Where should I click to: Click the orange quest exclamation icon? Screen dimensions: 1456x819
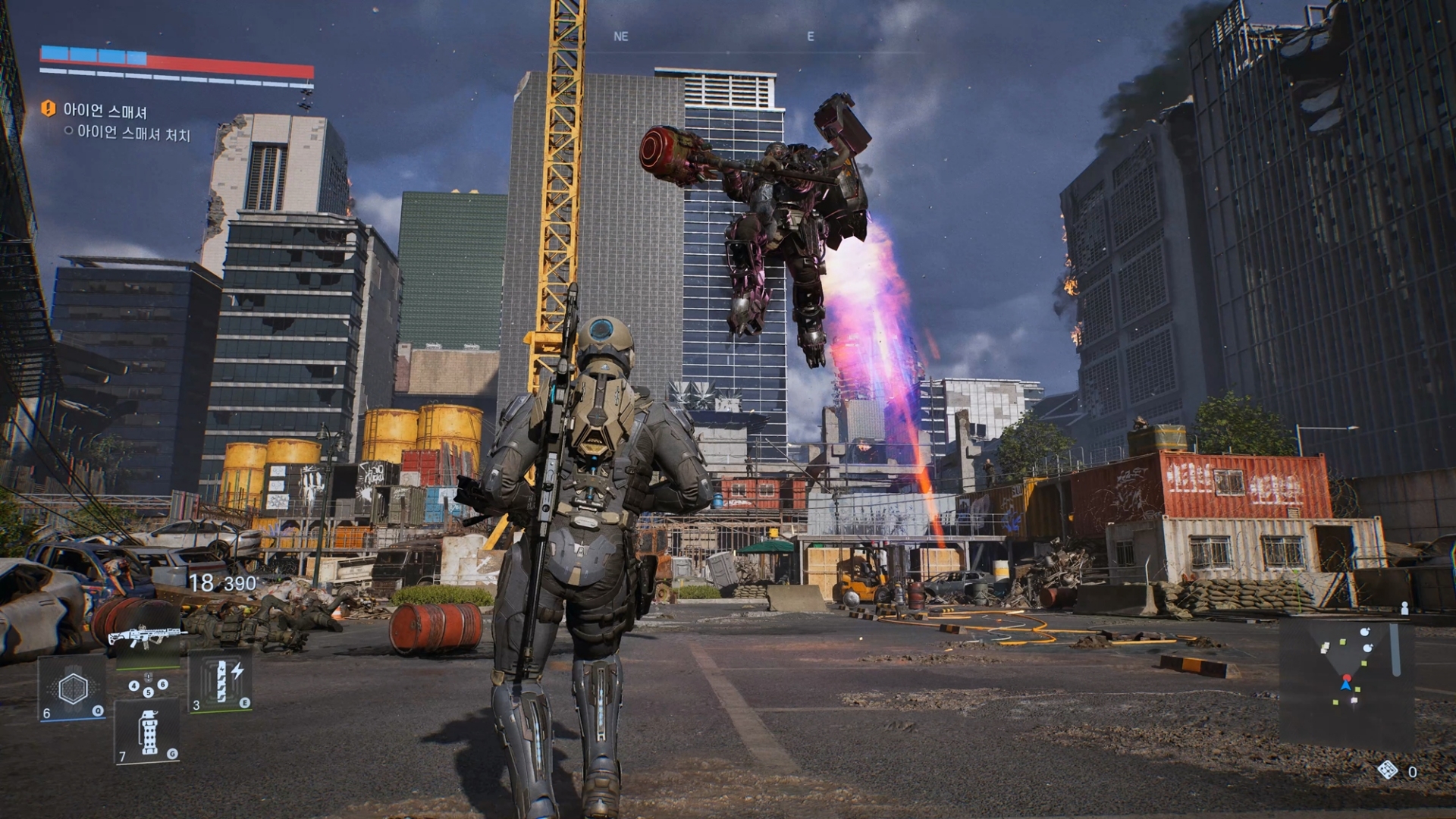pyautogui.click(x=48, y=108)
